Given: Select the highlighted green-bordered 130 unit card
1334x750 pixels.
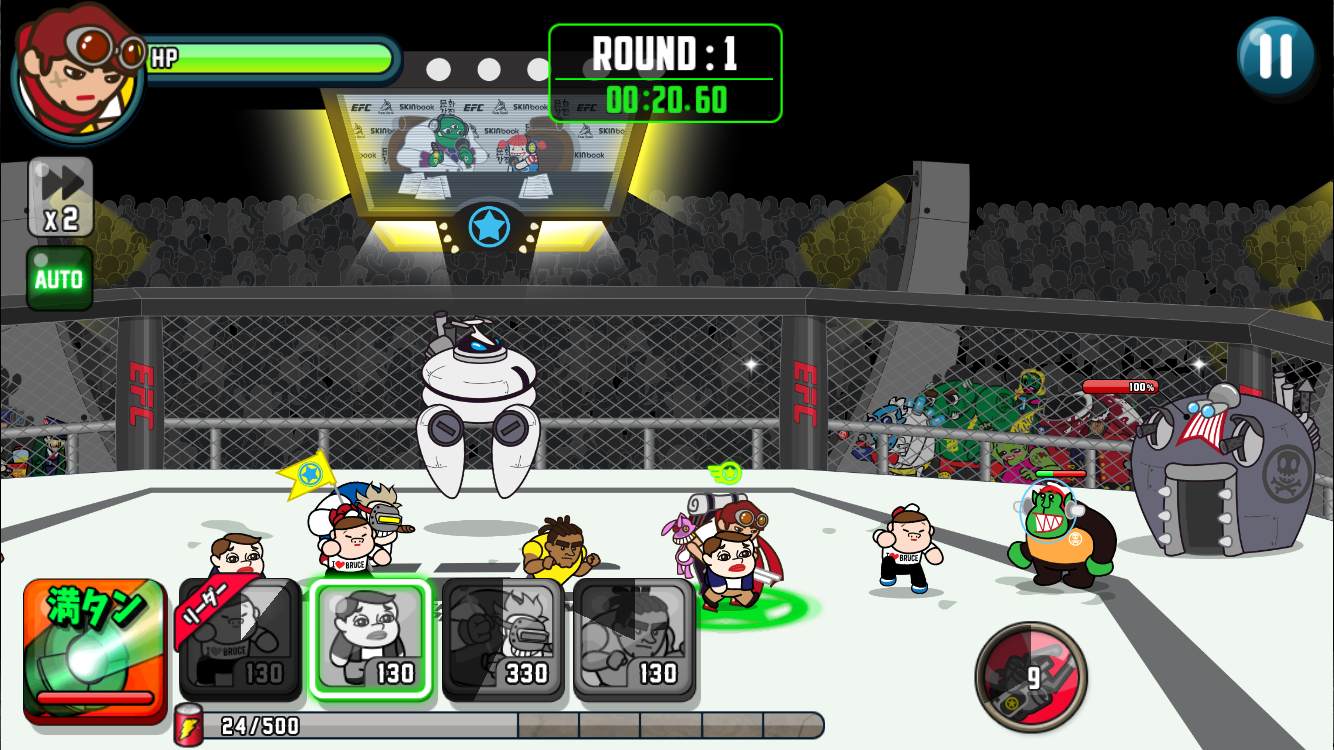Looking at the screenshot, I should [x=370, y=640].
